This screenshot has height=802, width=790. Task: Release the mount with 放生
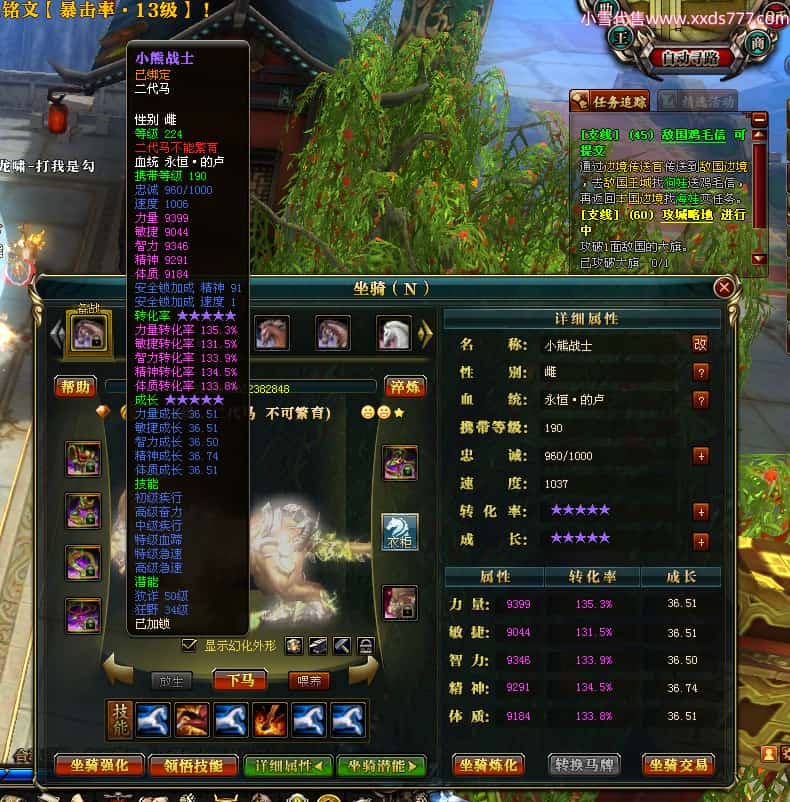(171, 681)
